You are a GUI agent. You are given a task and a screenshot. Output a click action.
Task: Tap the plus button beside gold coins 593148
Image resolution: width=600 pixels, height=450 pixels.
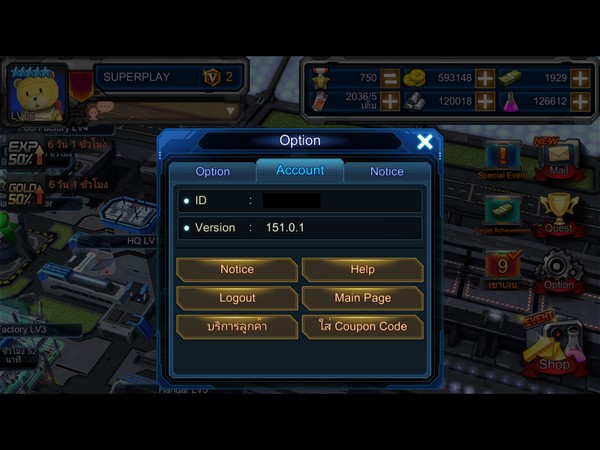(484, 78)
